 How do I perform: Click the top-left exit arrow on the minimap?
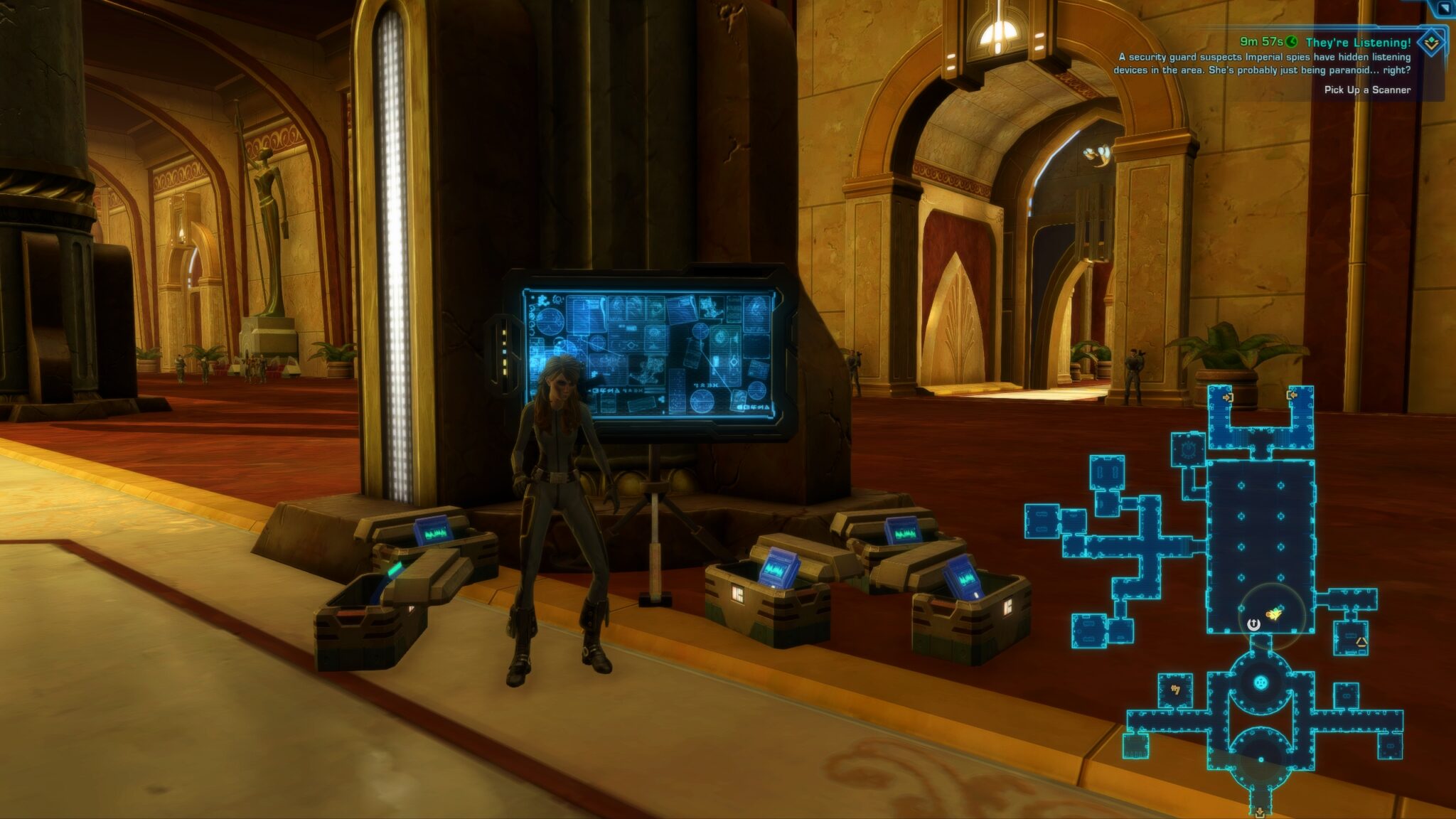[x=1228, y=397]
